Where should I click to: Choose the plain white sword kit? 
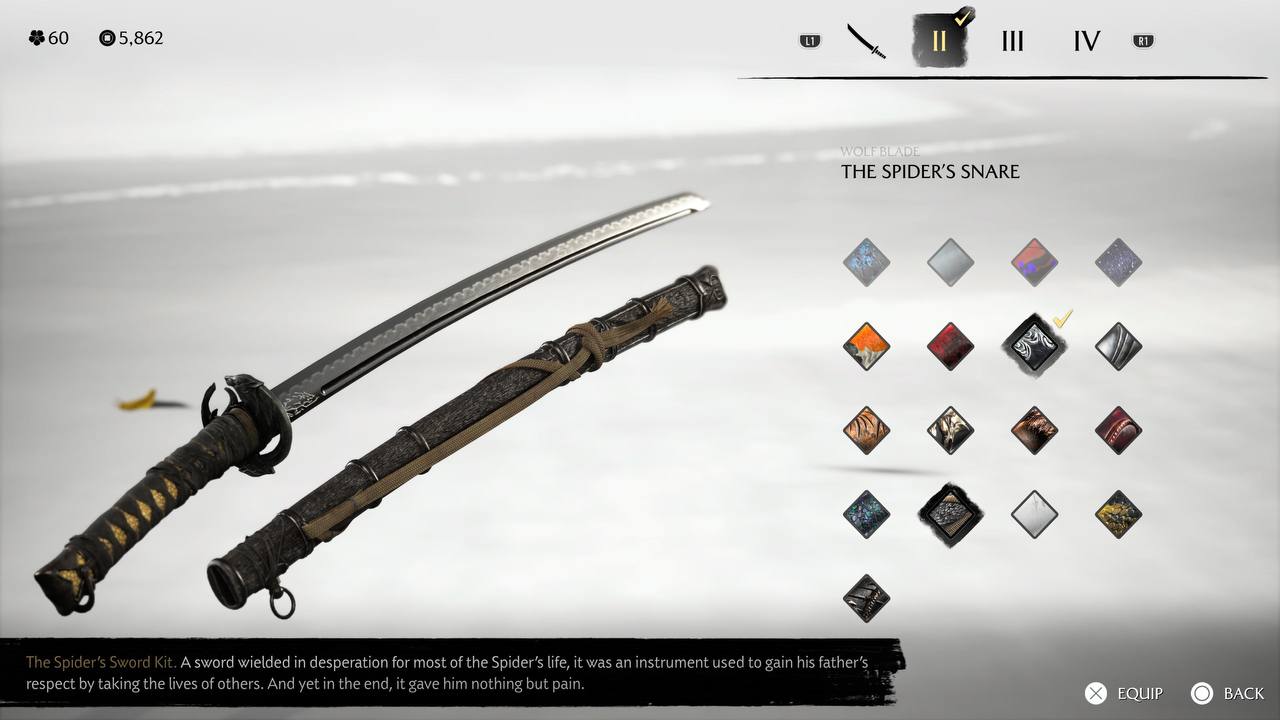(x=1034, y=515)
